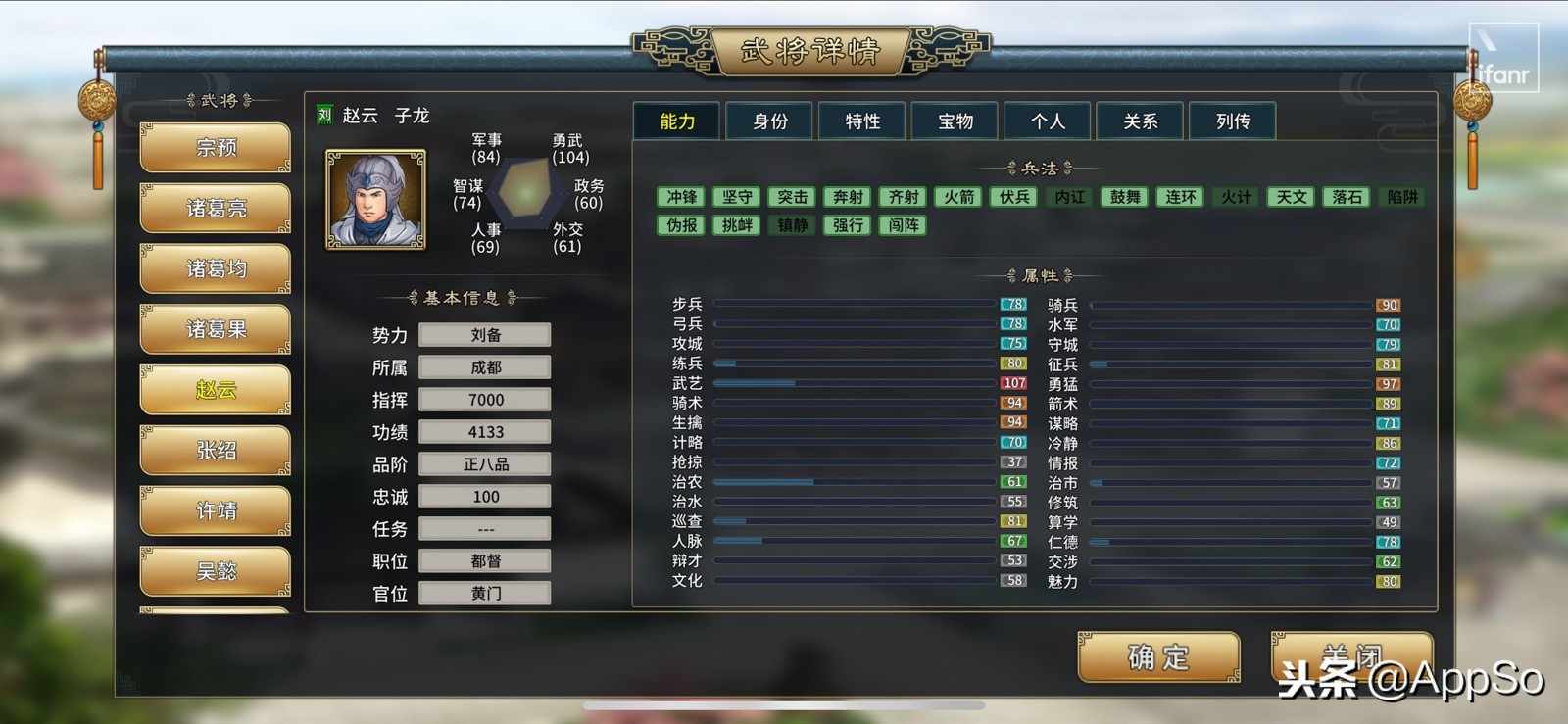Toggle the 火计 tactic
This screenshot has width=1568, height=724.
1236,197
